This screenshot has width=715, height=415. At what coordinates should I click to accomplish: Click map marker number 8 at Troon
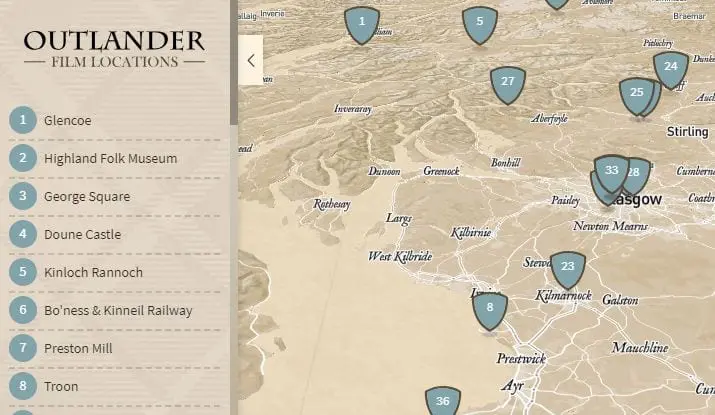point(490,309)
